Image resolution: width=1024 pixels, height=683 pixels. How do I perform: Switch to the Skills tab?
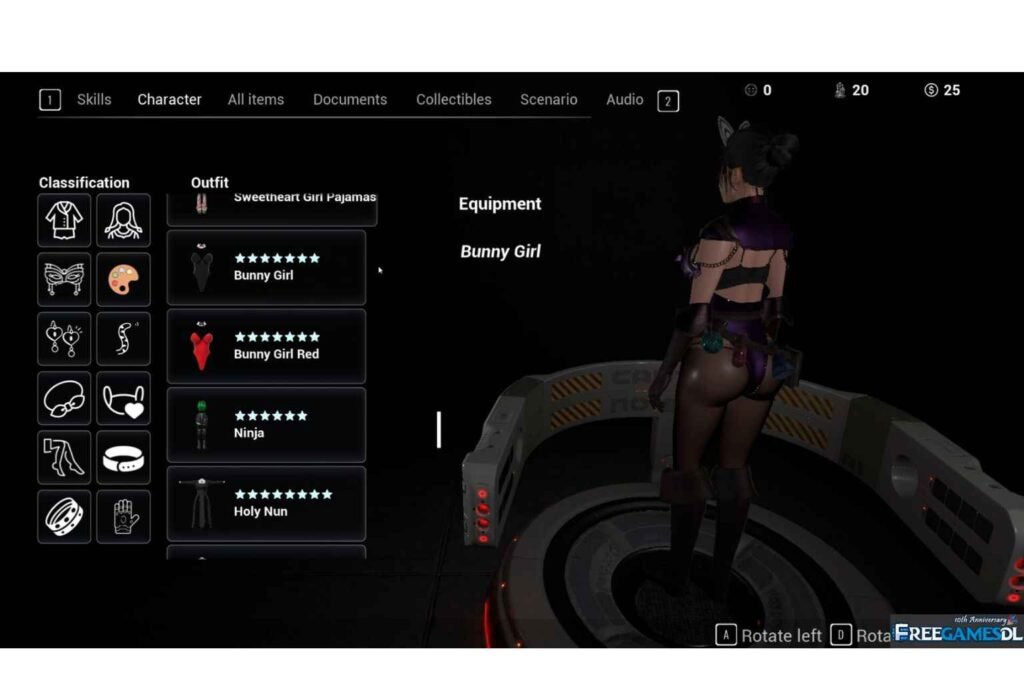[94, 100]
